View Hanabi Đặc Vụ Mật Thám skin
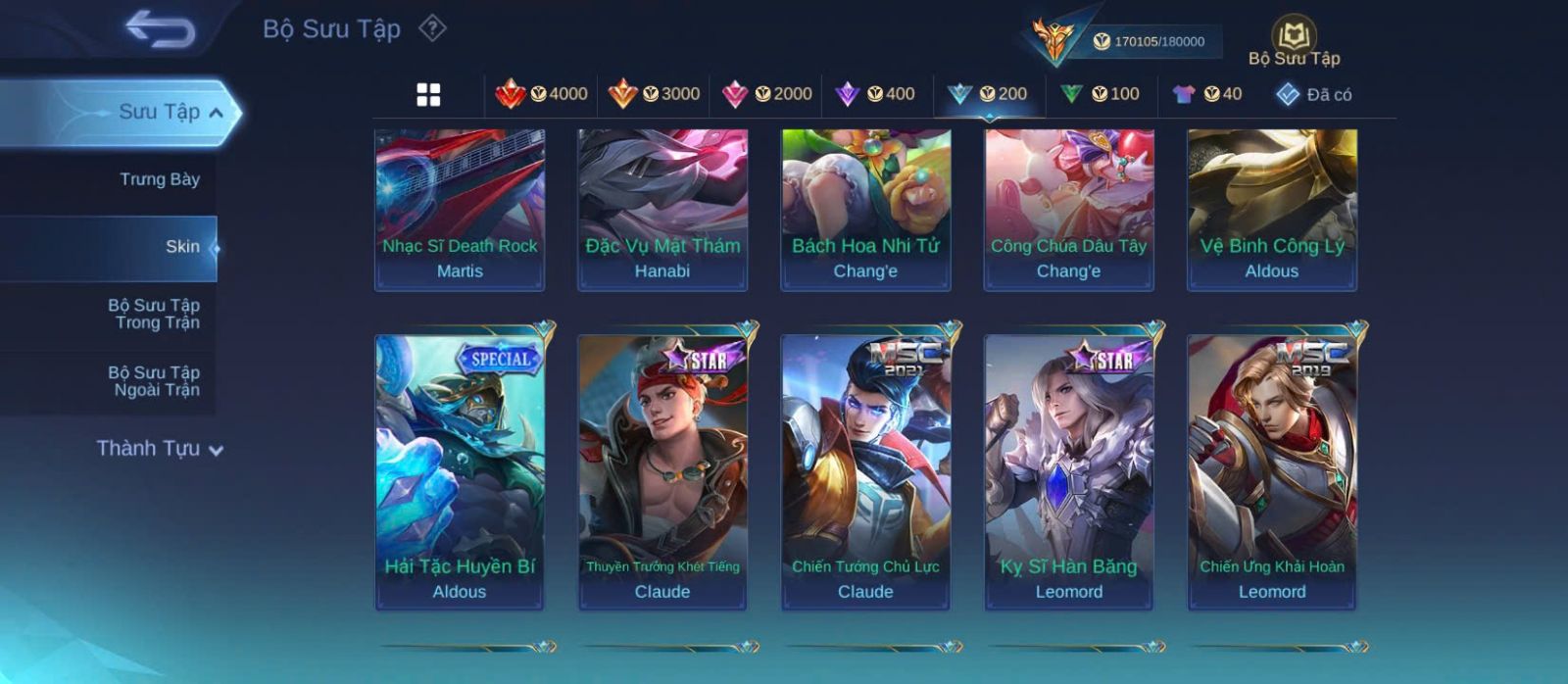The height and width of the screenshot is (684, 1568). click(662, 209)
